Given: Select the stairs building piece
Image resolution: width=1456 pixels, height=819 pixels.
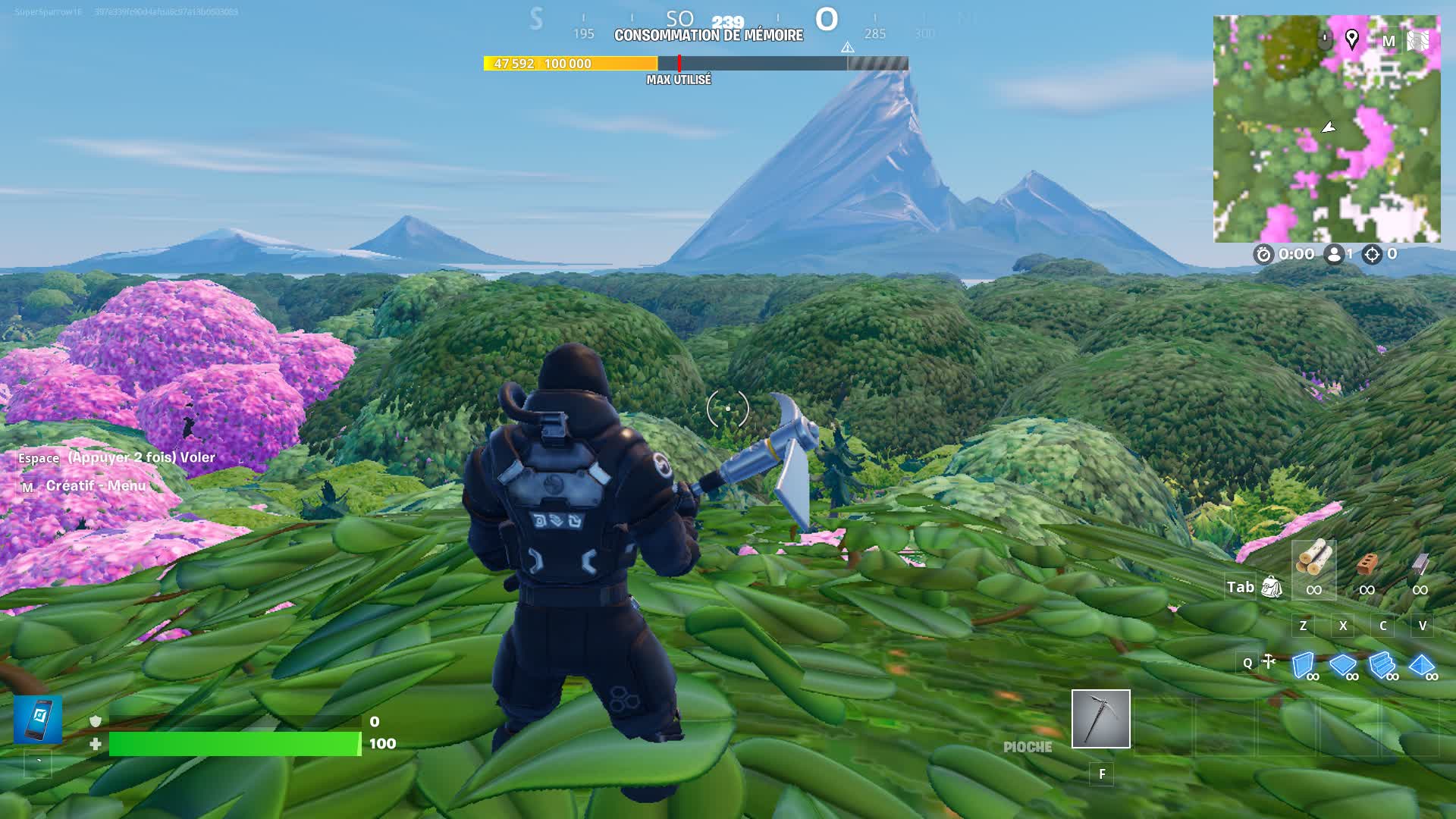Looking at the screenshot, I should 1382,666.
